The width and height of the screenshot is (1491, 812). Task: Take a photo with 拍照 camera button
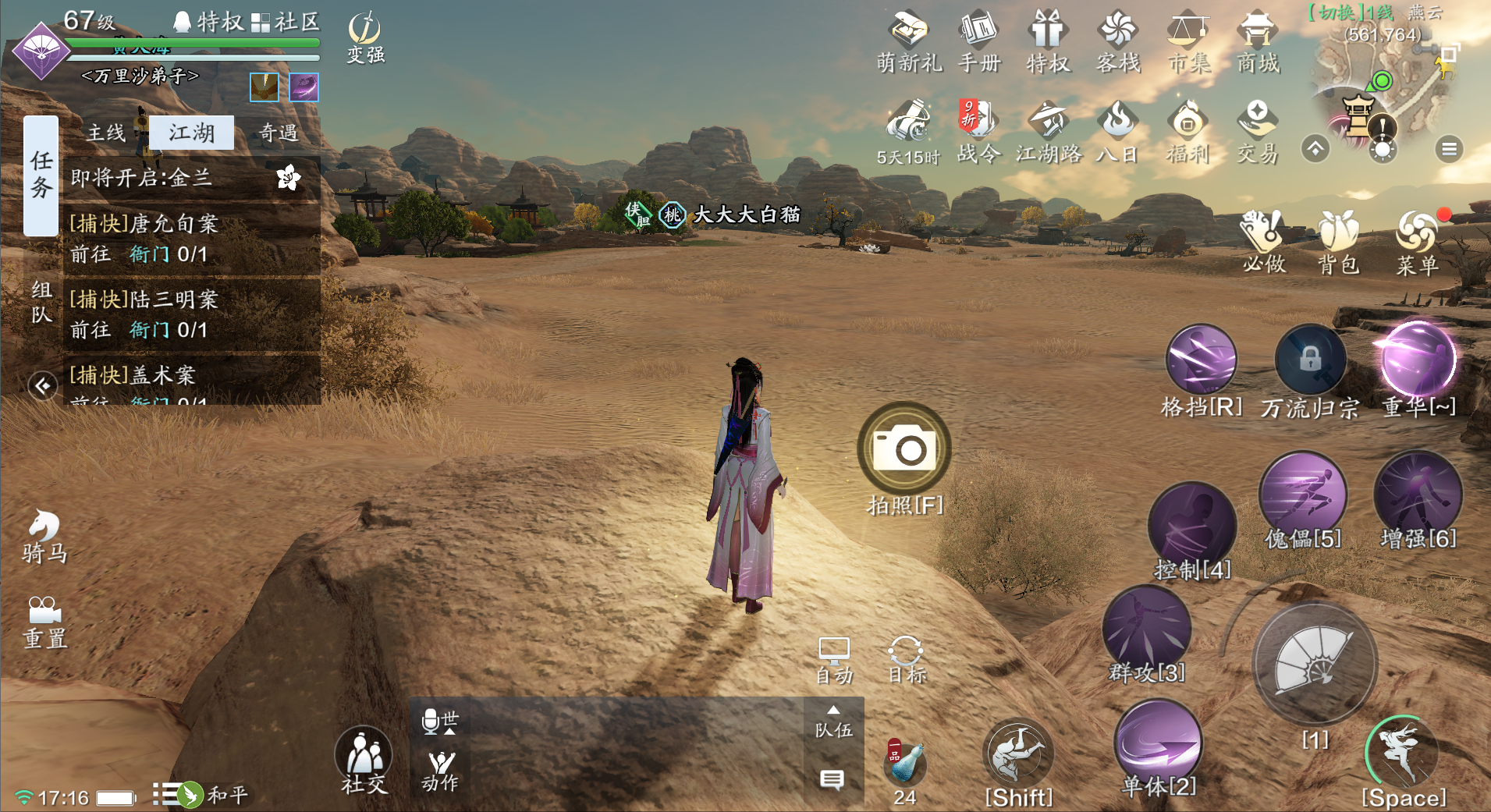904,449
